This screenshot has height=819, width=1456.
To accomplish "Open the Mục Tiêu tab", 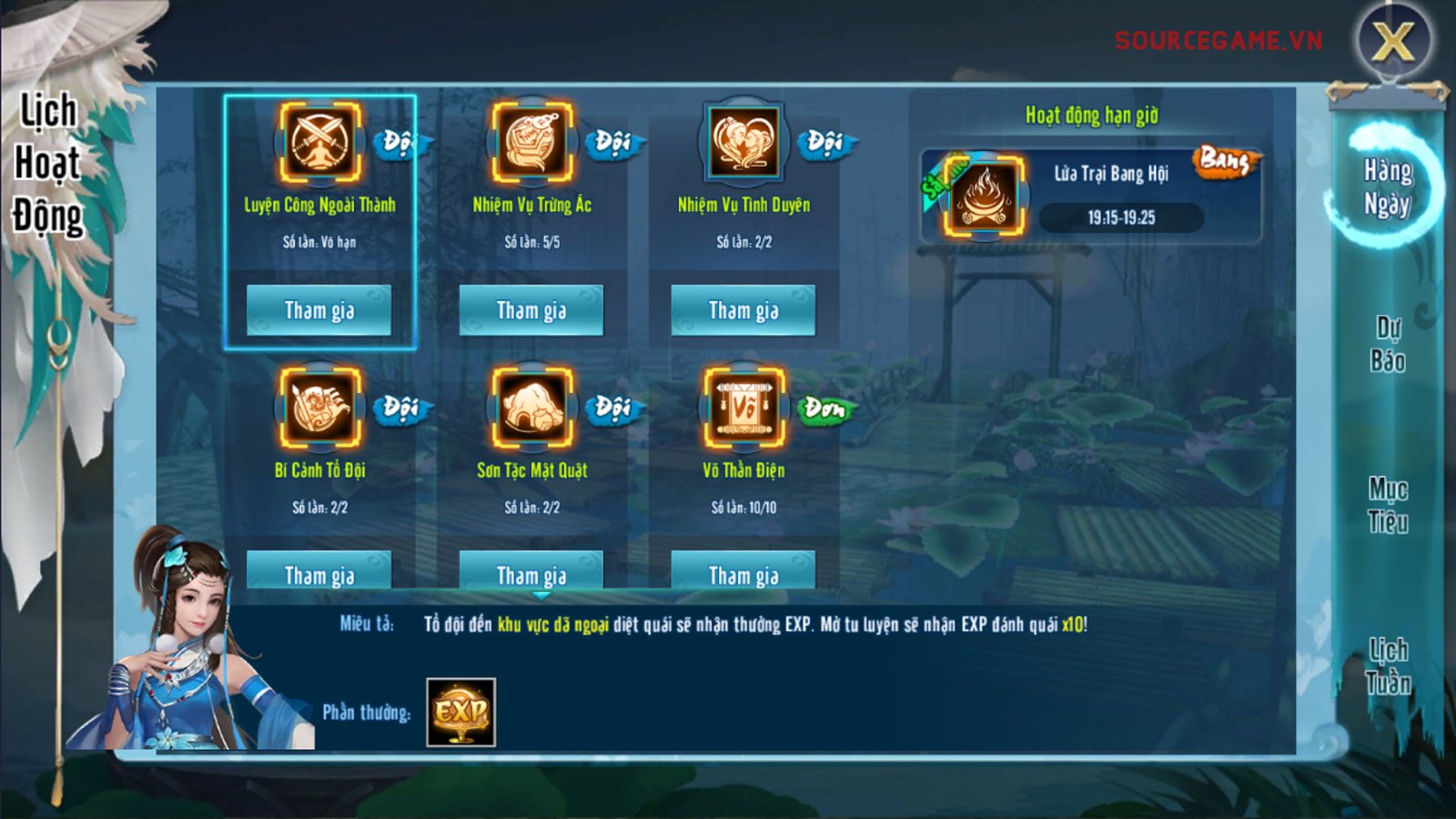I will (1388, 505).
